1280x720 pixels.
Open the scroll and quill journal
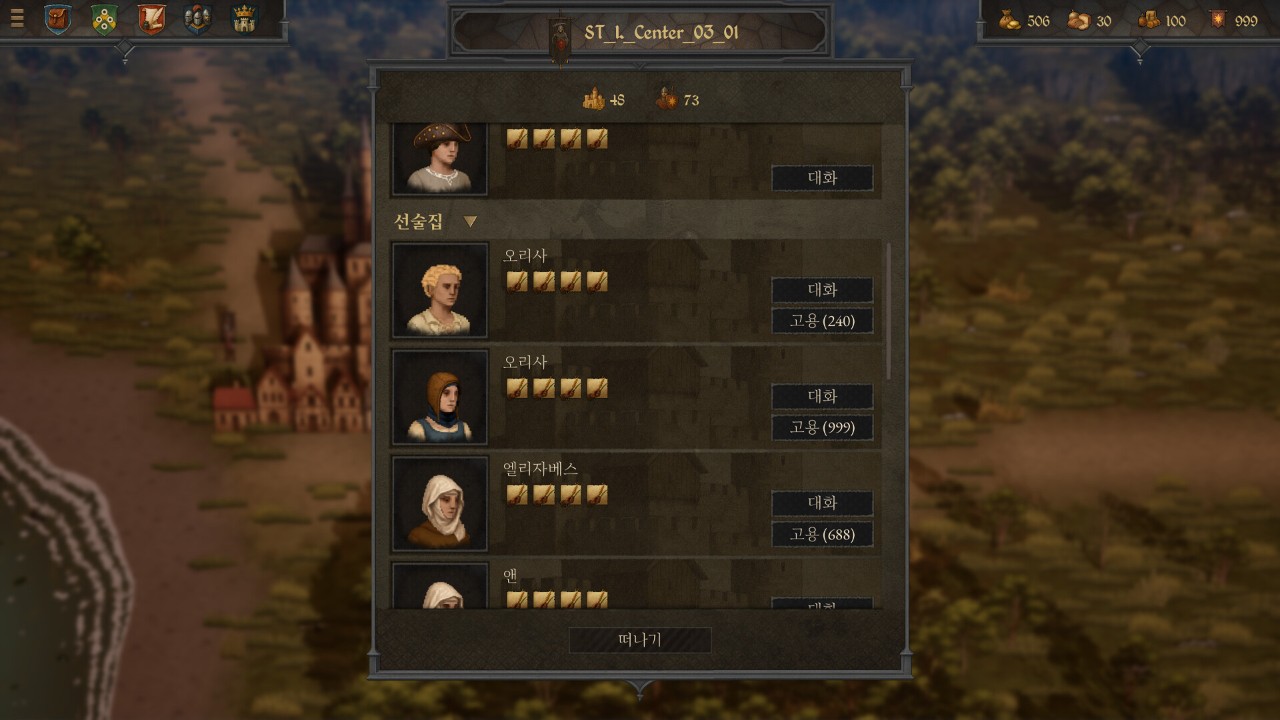[151, 19]
